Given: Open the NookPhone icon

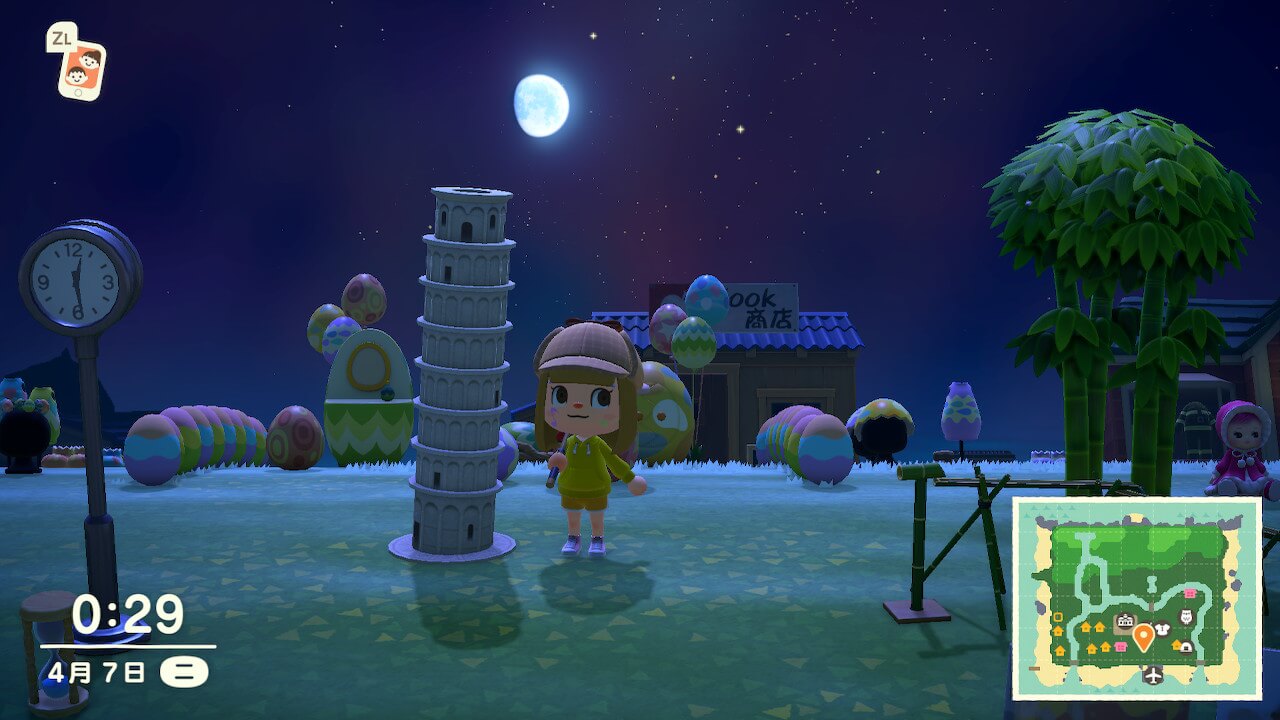Looking at the screenshot, I should tap(81, 69).
